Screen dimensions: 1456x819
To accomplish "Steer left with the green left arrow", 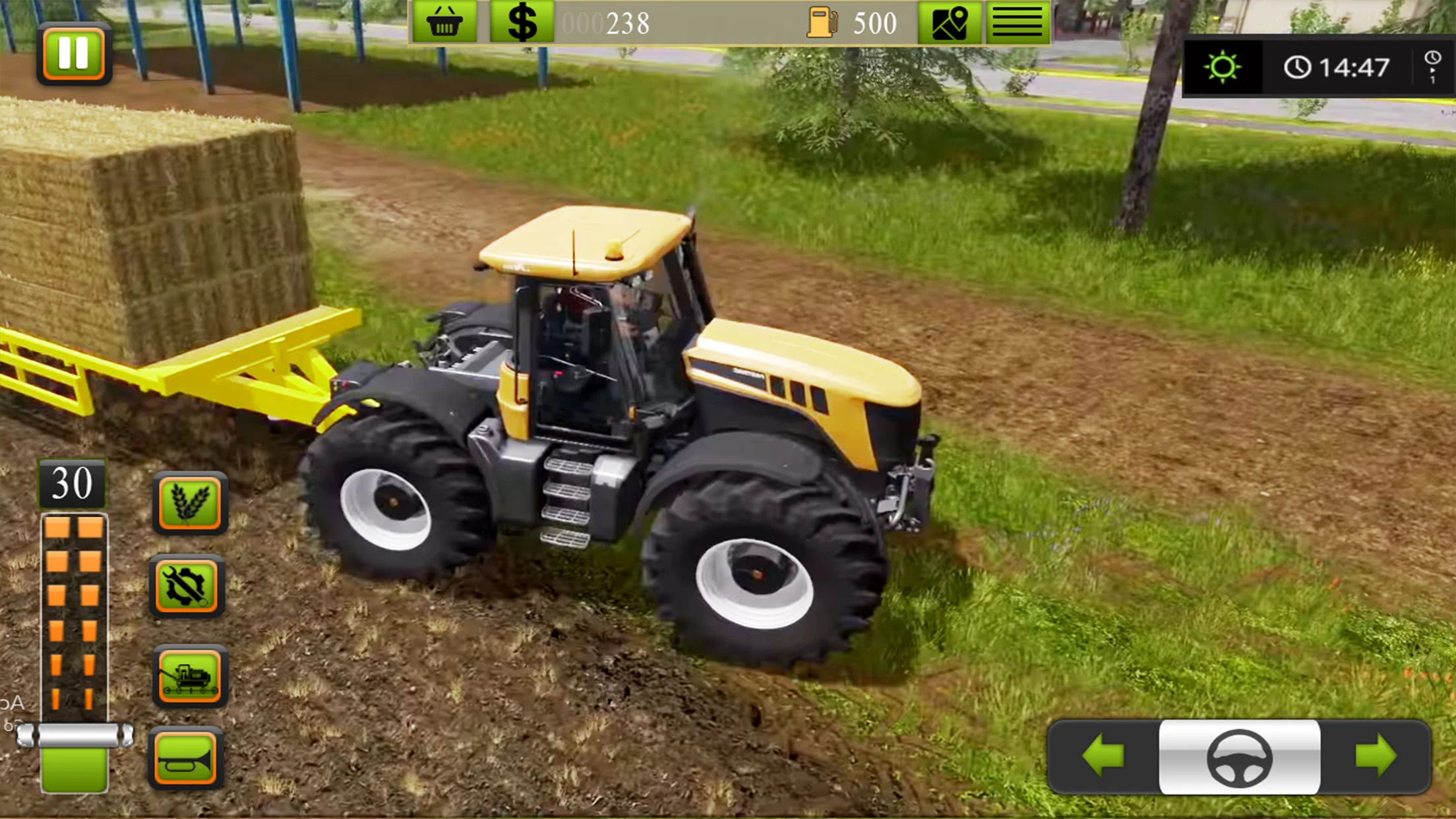I will [1103, 756].
